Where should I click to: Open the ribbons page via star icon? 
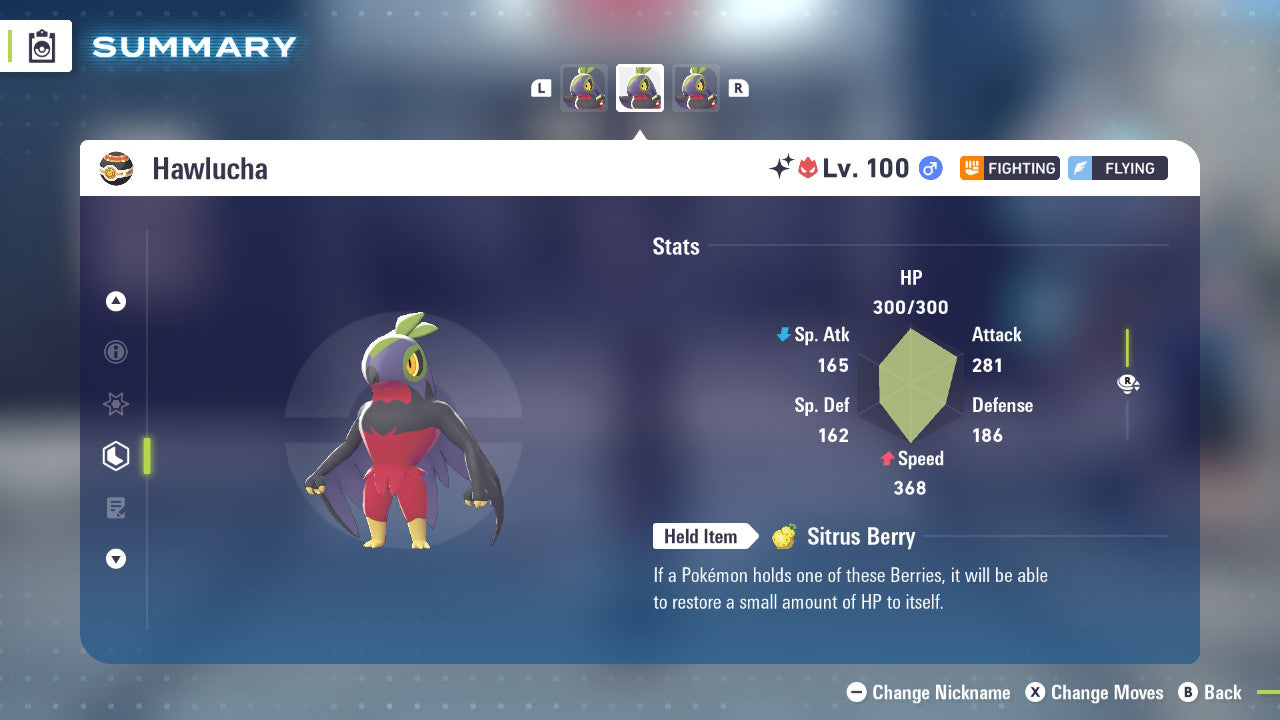click(116, 405)
